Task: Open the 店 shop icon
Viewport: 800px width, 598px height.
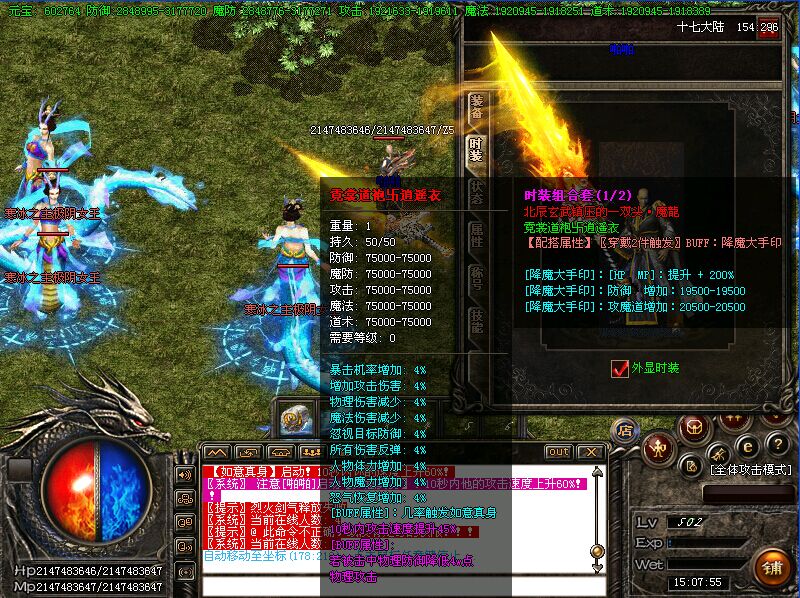Action: coord(626,431)
